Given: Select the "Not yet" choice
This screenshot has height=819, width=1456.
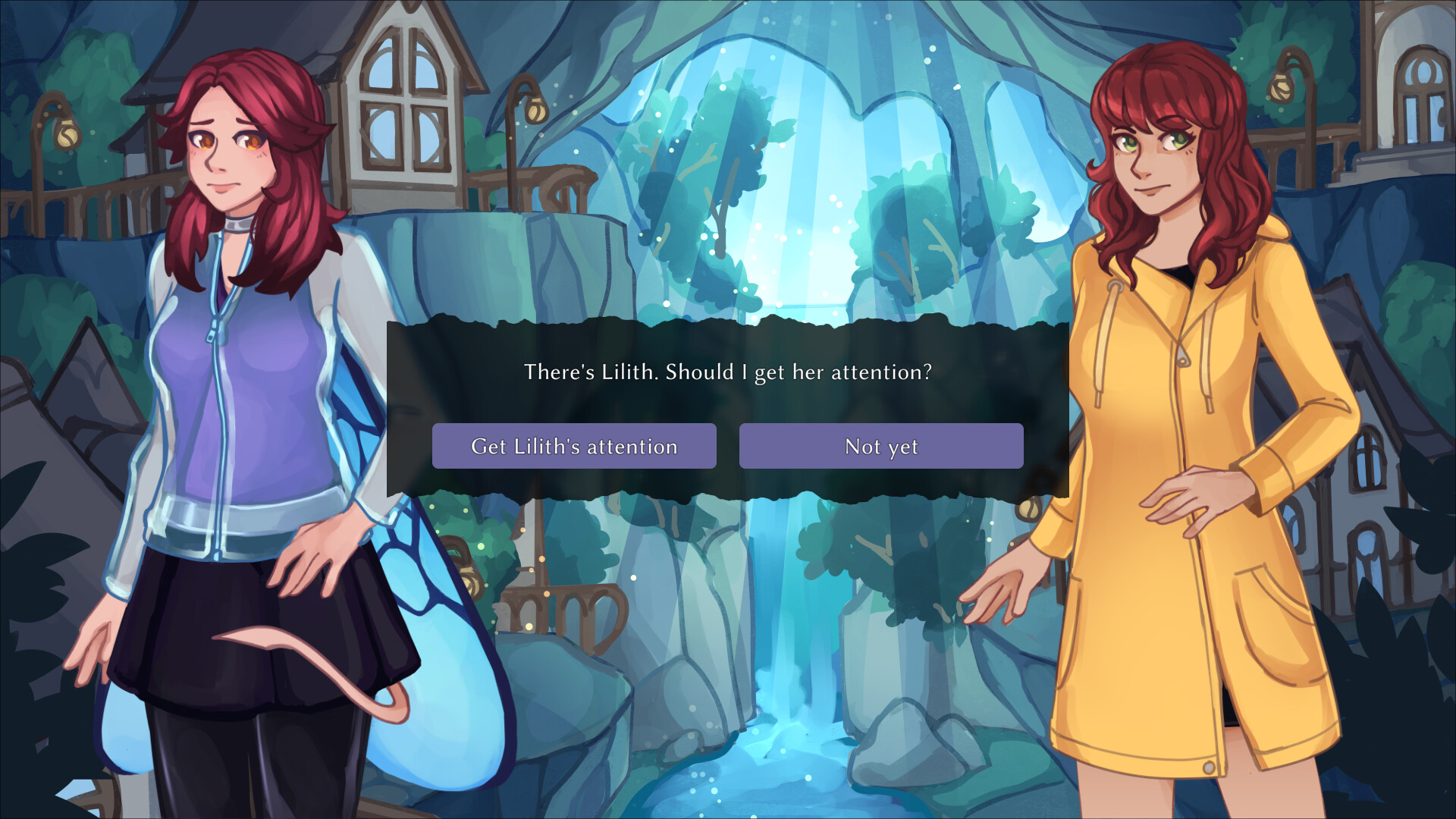Looking at the screenshot, I should (880, 446).
